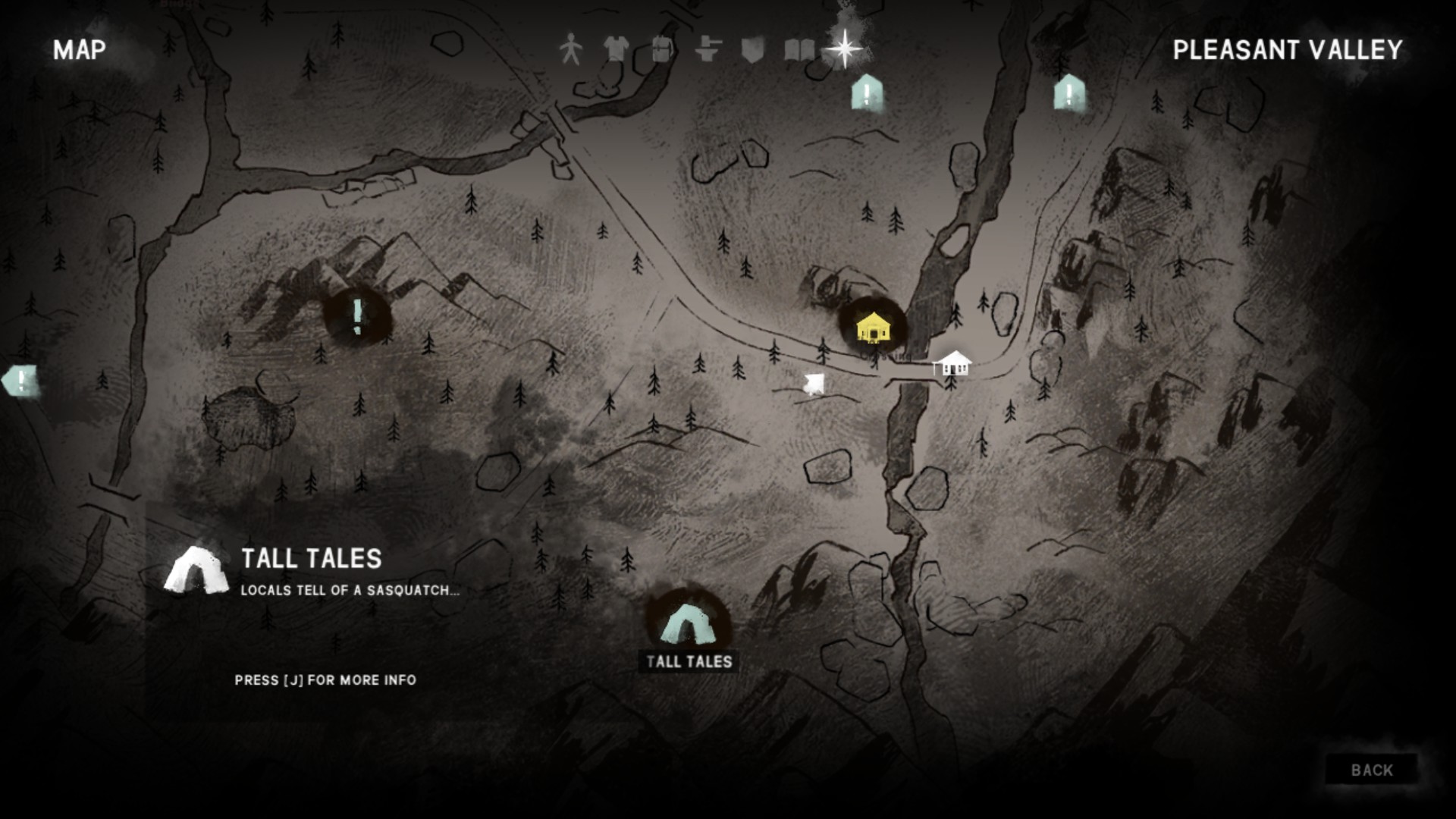Select the yellow house map marker
1456x819 pixels.
(873, 328)
